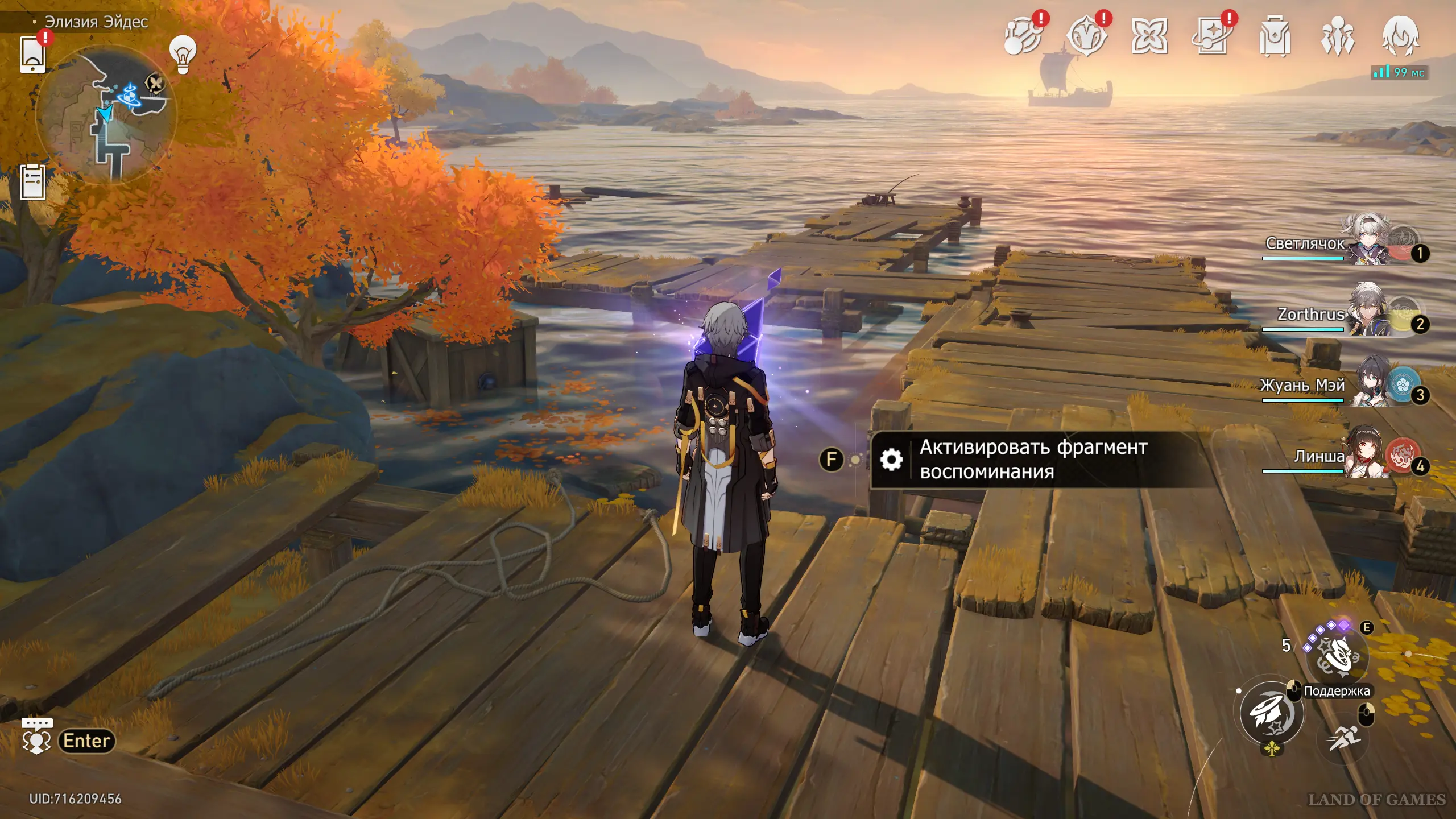Switch to party member Жуань Мэй
Viewport: 1456px width, 819px height.
click(x=1365, y=383)
